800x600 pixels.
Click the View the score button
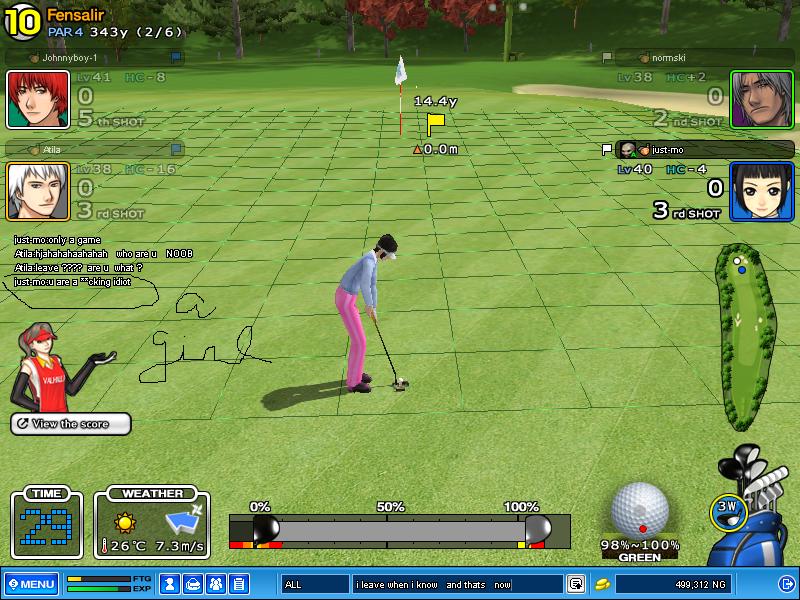(71, 424)
